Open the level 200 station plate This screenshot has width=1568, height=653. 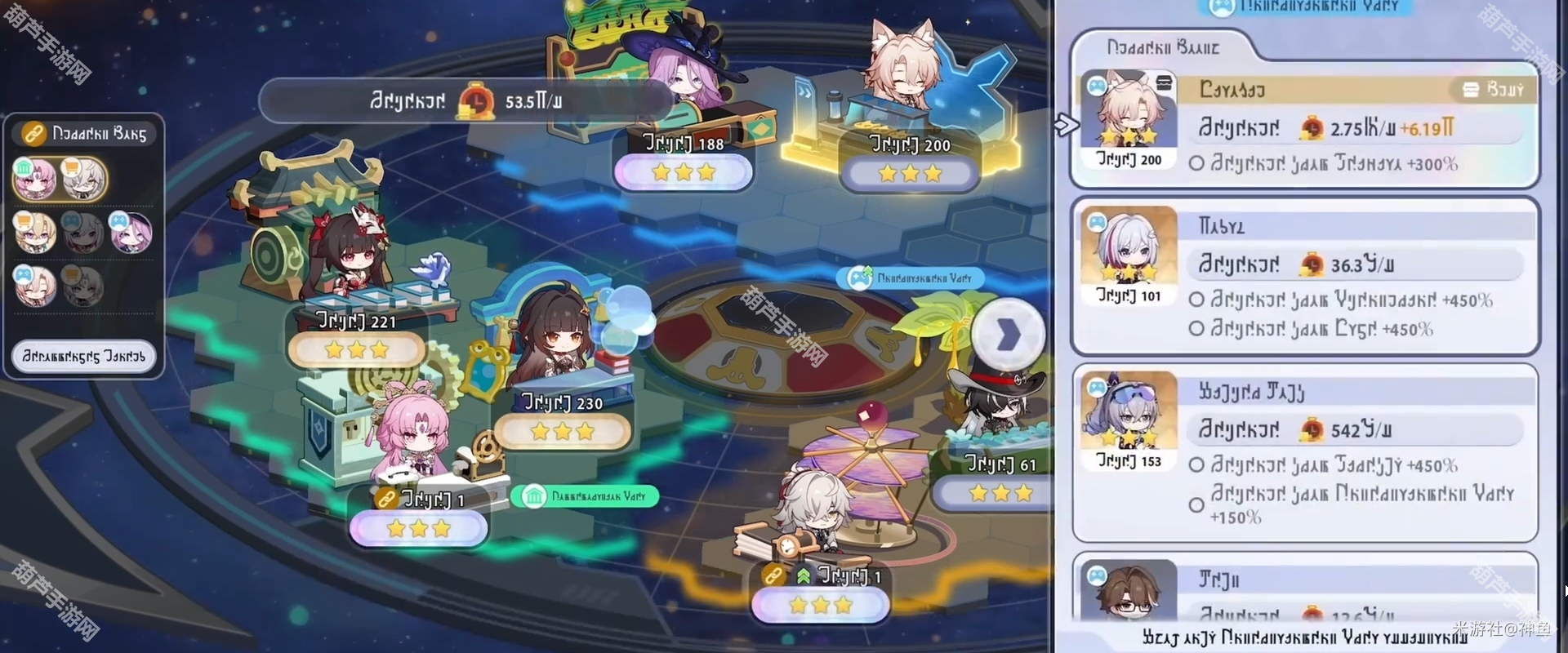tap(910, 164)
